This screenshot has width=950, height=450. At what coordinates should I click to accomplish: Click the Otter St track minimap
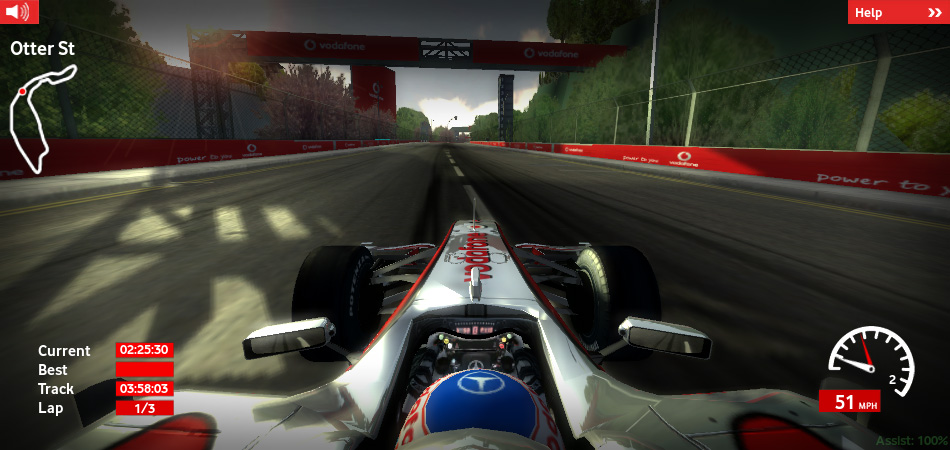(40, 118)
